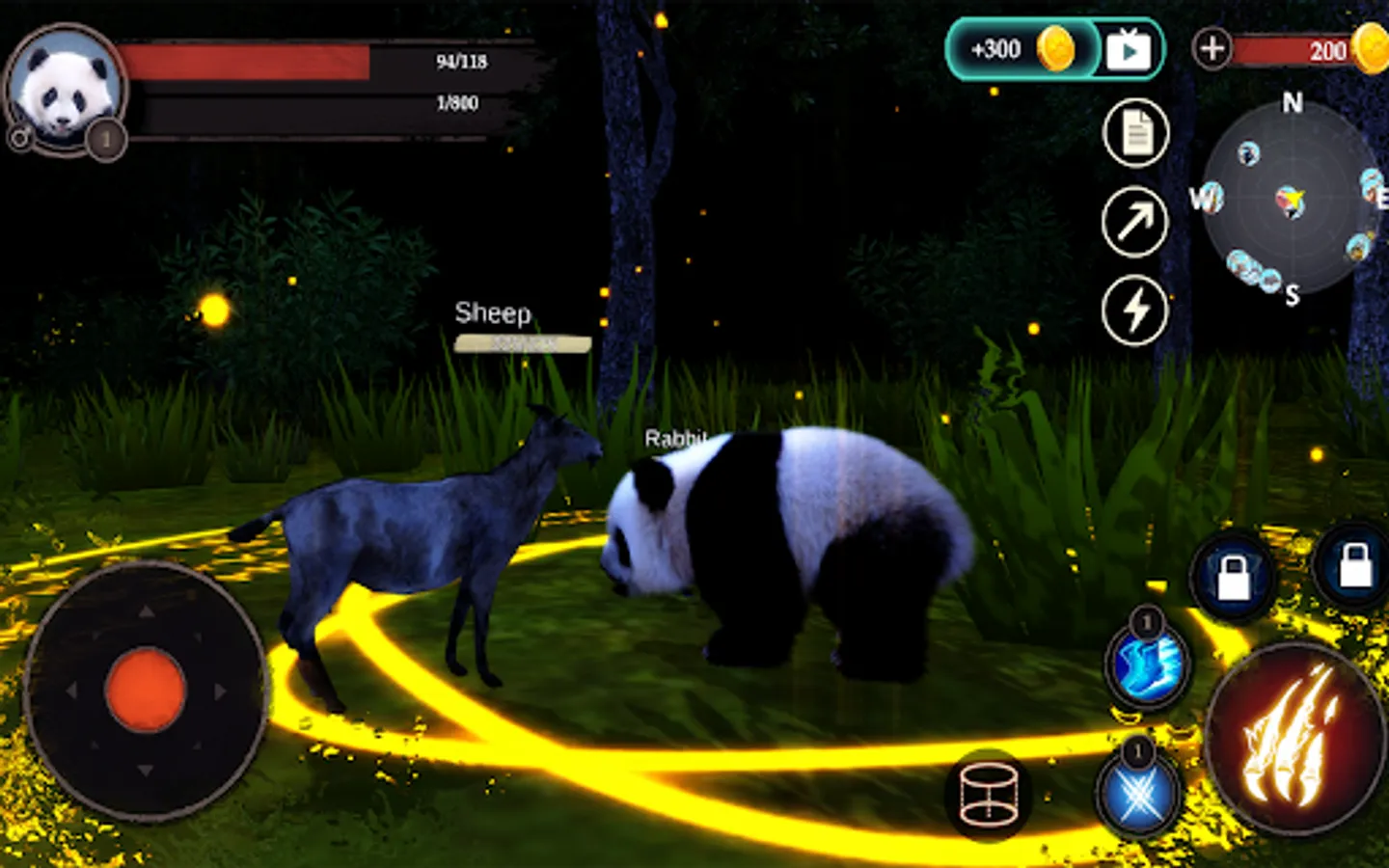Activate the lightning energy icon
The width and height of the screenshot is (1389, 868).
click(1134, 307)
